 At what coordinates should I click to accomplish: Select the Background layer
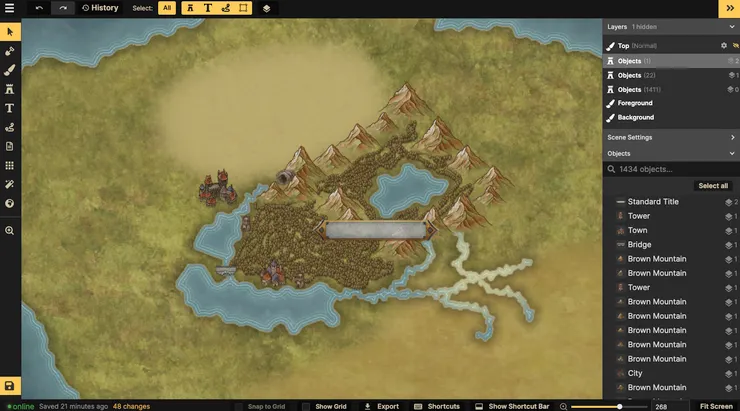(x=635, y=117)
